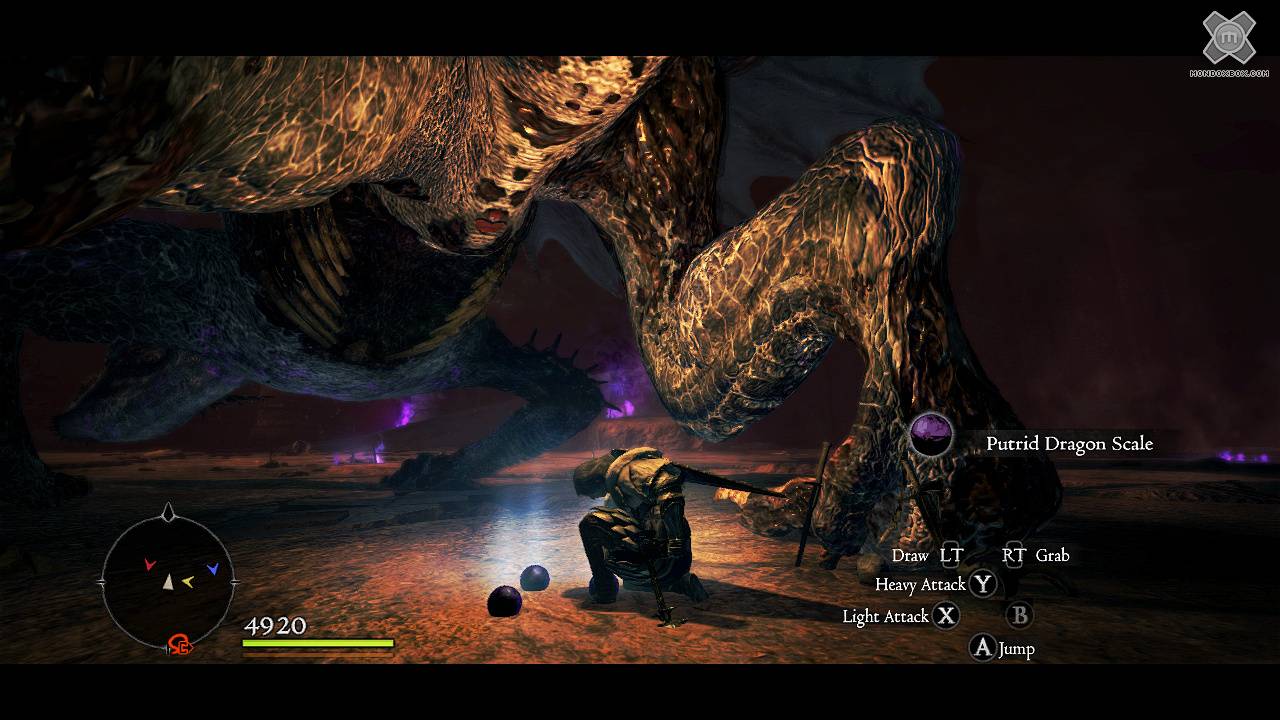Click the green stamina bar
Screen dimensions: 1280x720
315,642
